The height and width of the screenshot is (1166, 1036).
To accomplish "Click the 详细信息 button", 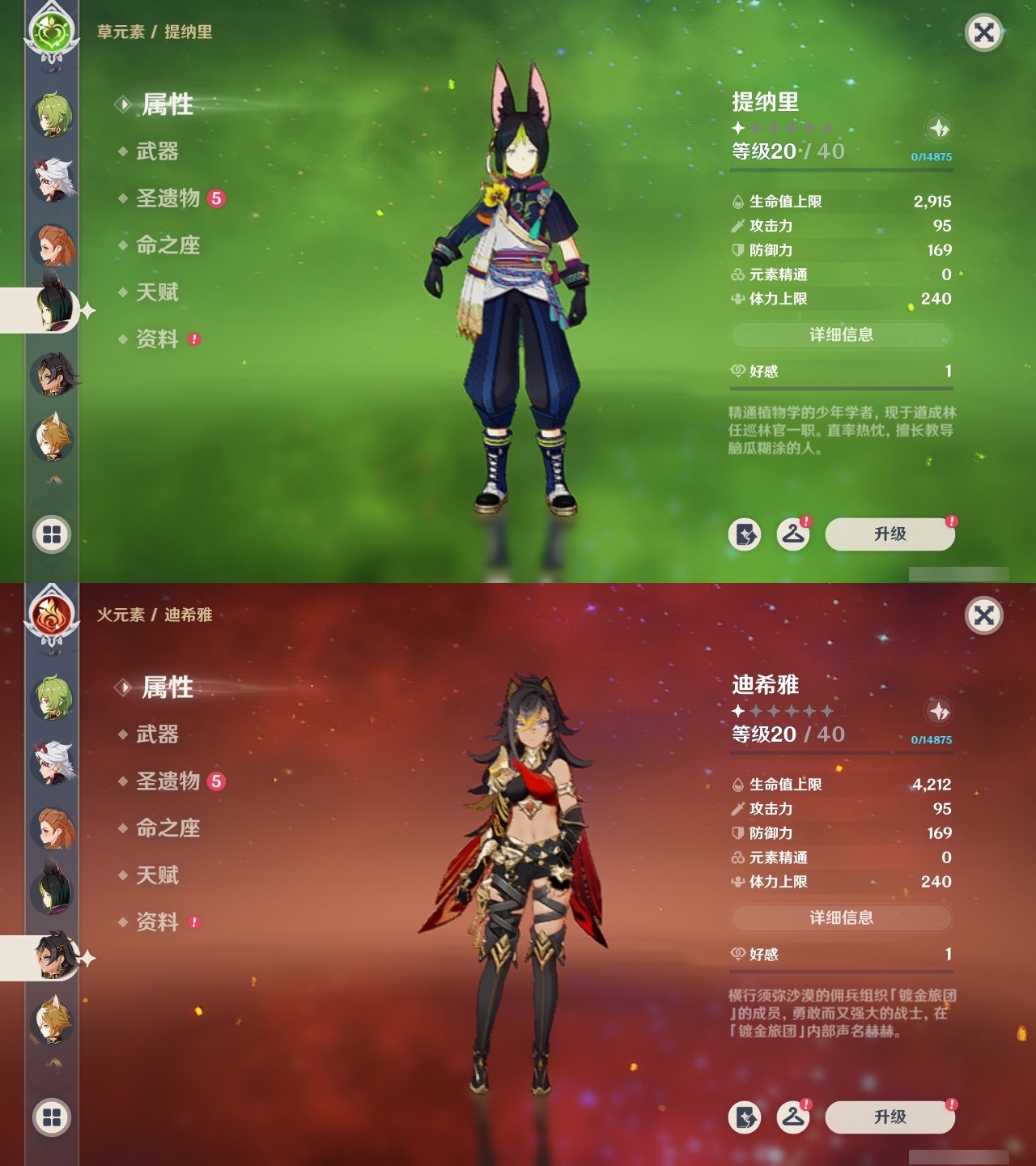I will [841, 334].
